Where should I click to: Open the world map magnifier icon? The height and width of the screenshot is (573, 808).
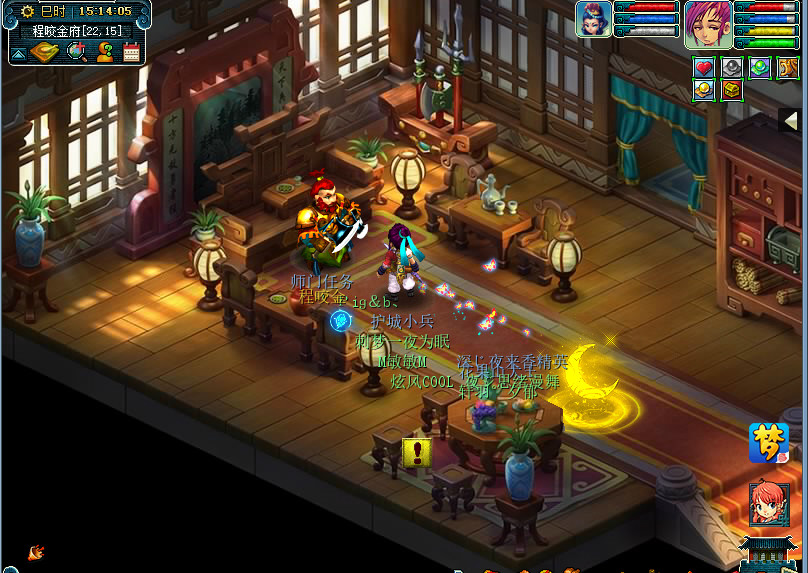coord(76,51)
